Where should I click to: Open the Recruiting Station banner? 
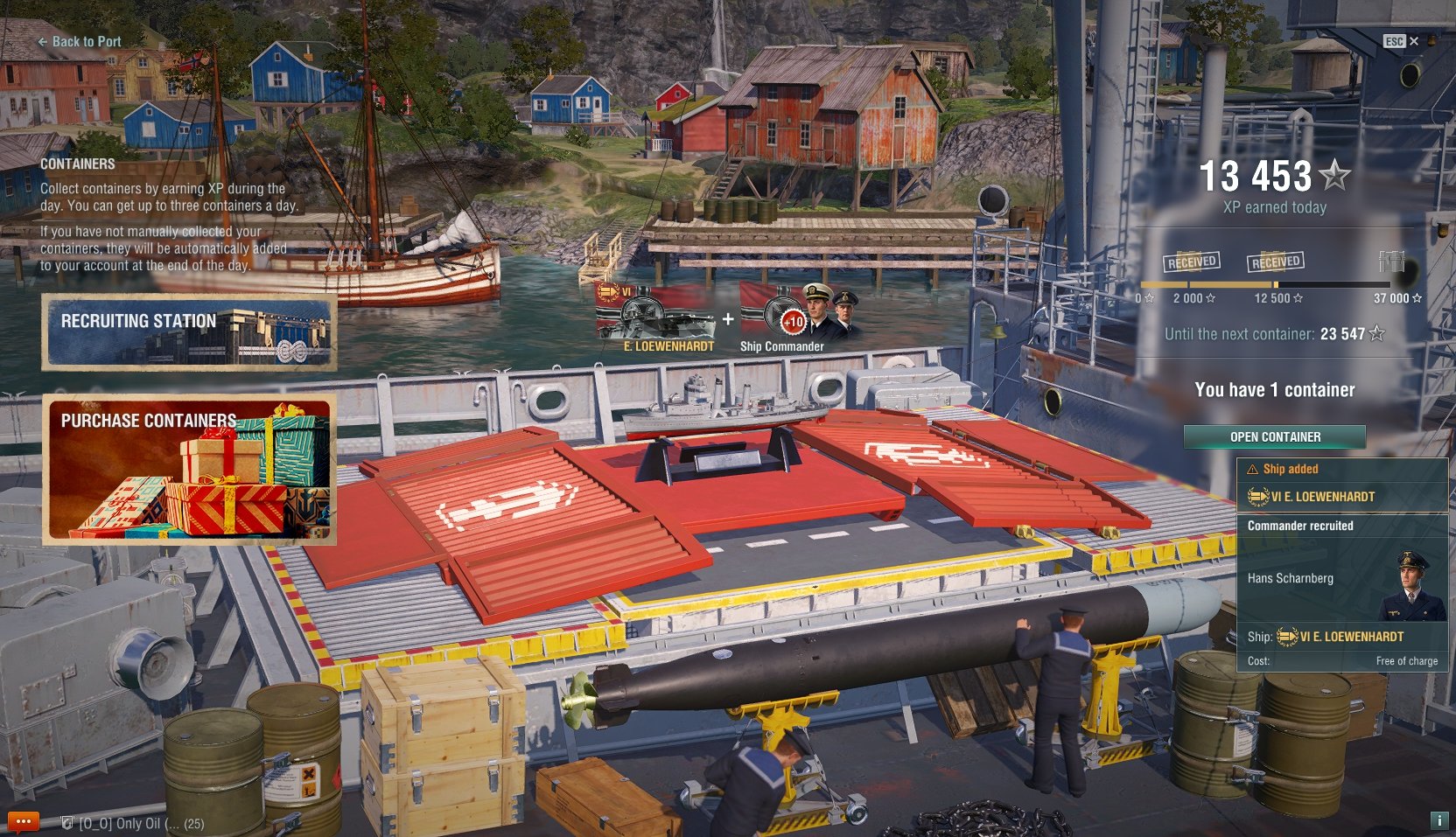coord(189,332)
